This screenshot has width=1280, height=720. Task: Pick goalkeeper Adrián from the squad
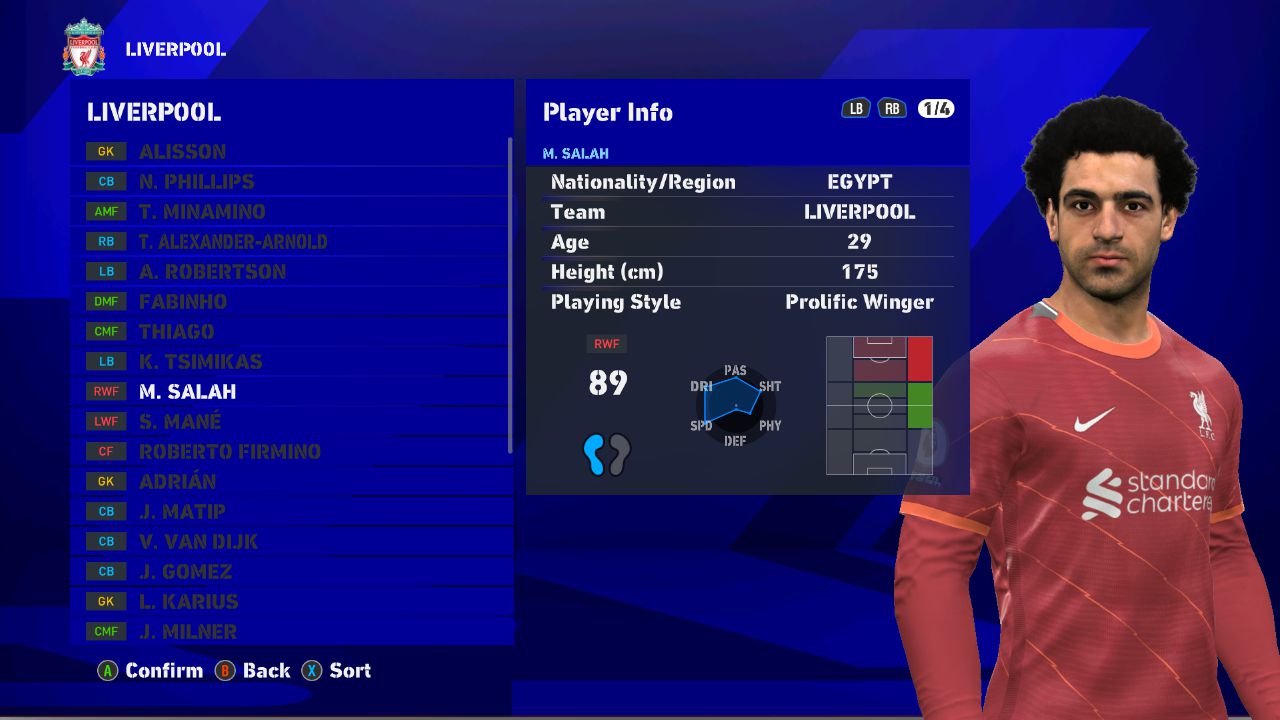coord(177,482)
